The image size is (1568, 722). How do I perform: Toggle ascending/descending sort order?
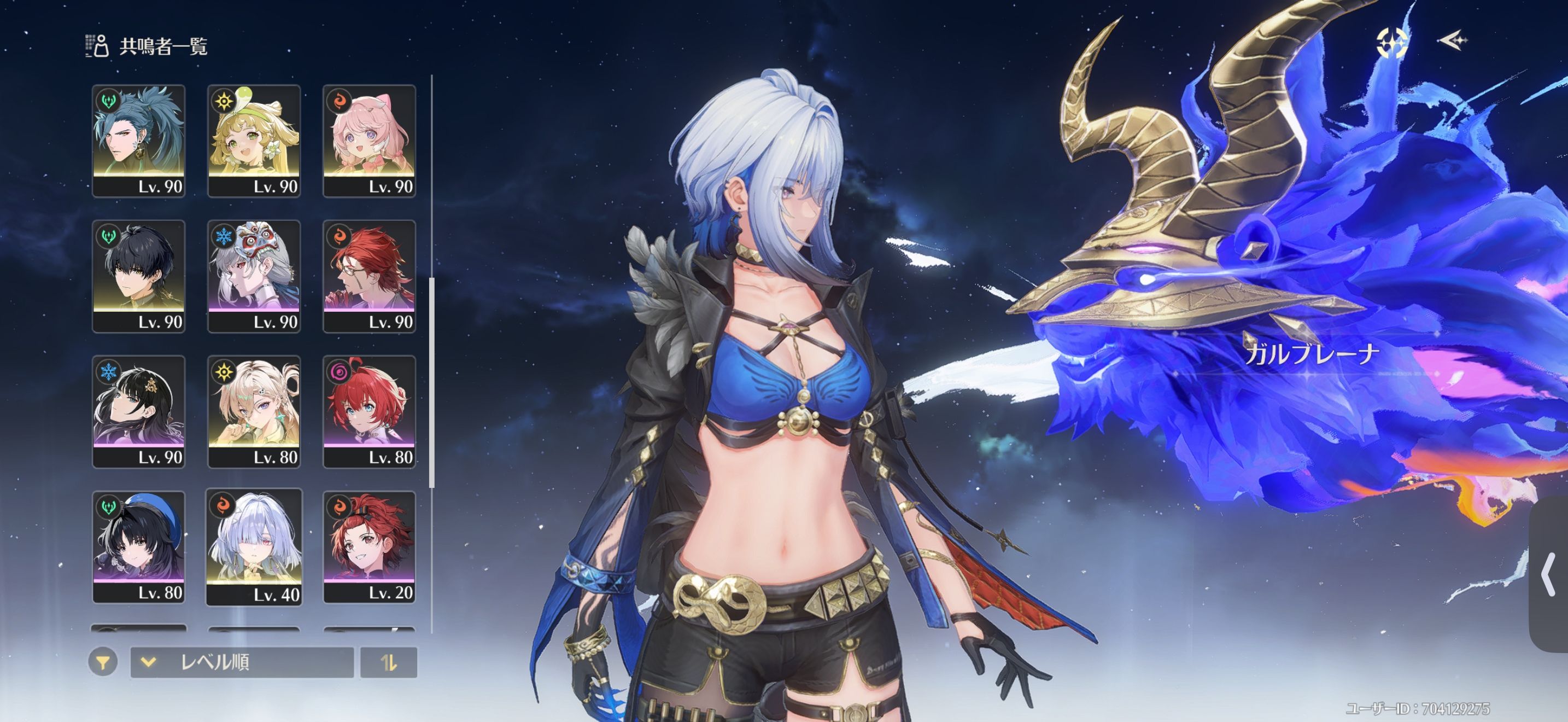click(388, 662)
